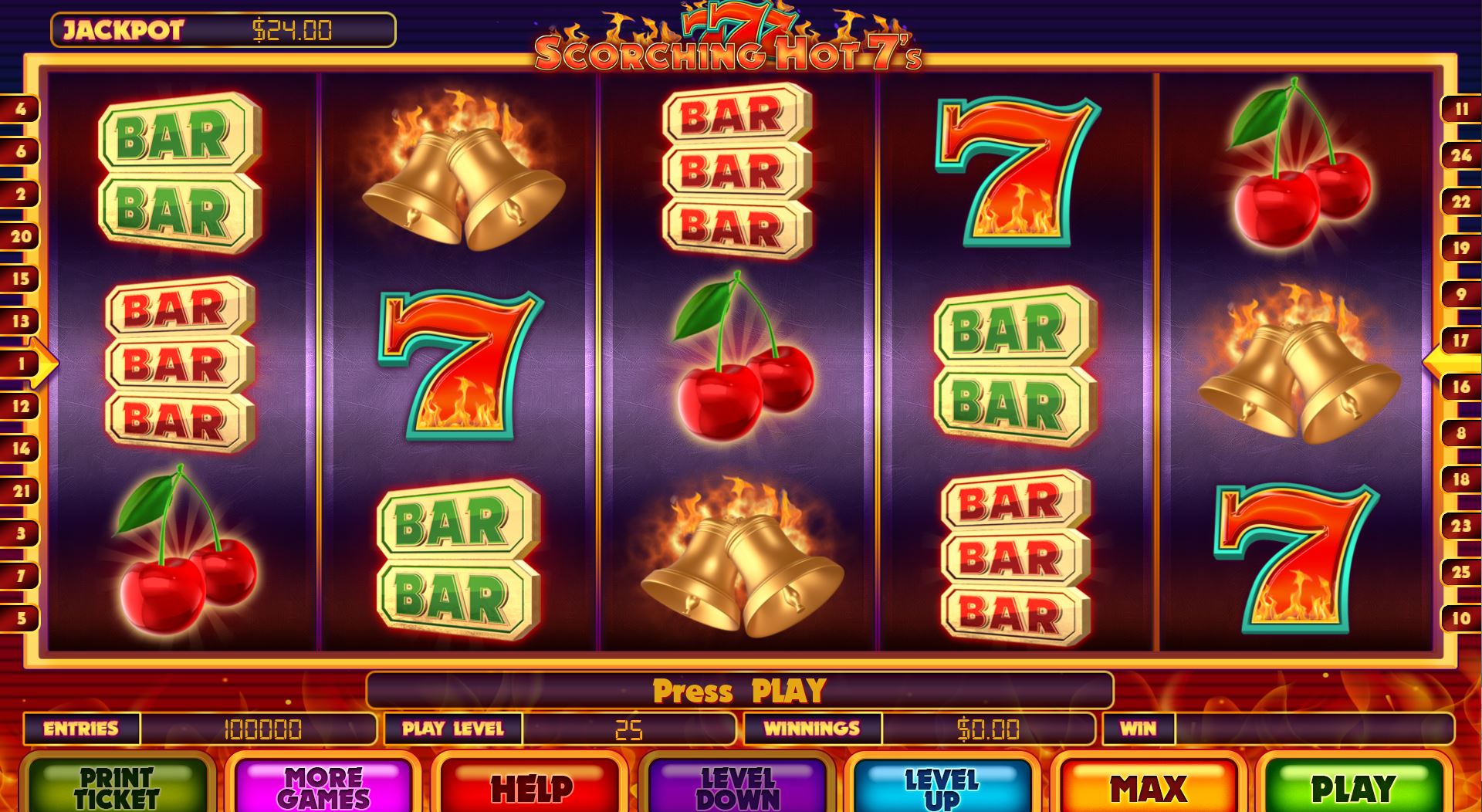Click the green PLAY button
Screen dimensions: 1482x812
(1352, 786)
